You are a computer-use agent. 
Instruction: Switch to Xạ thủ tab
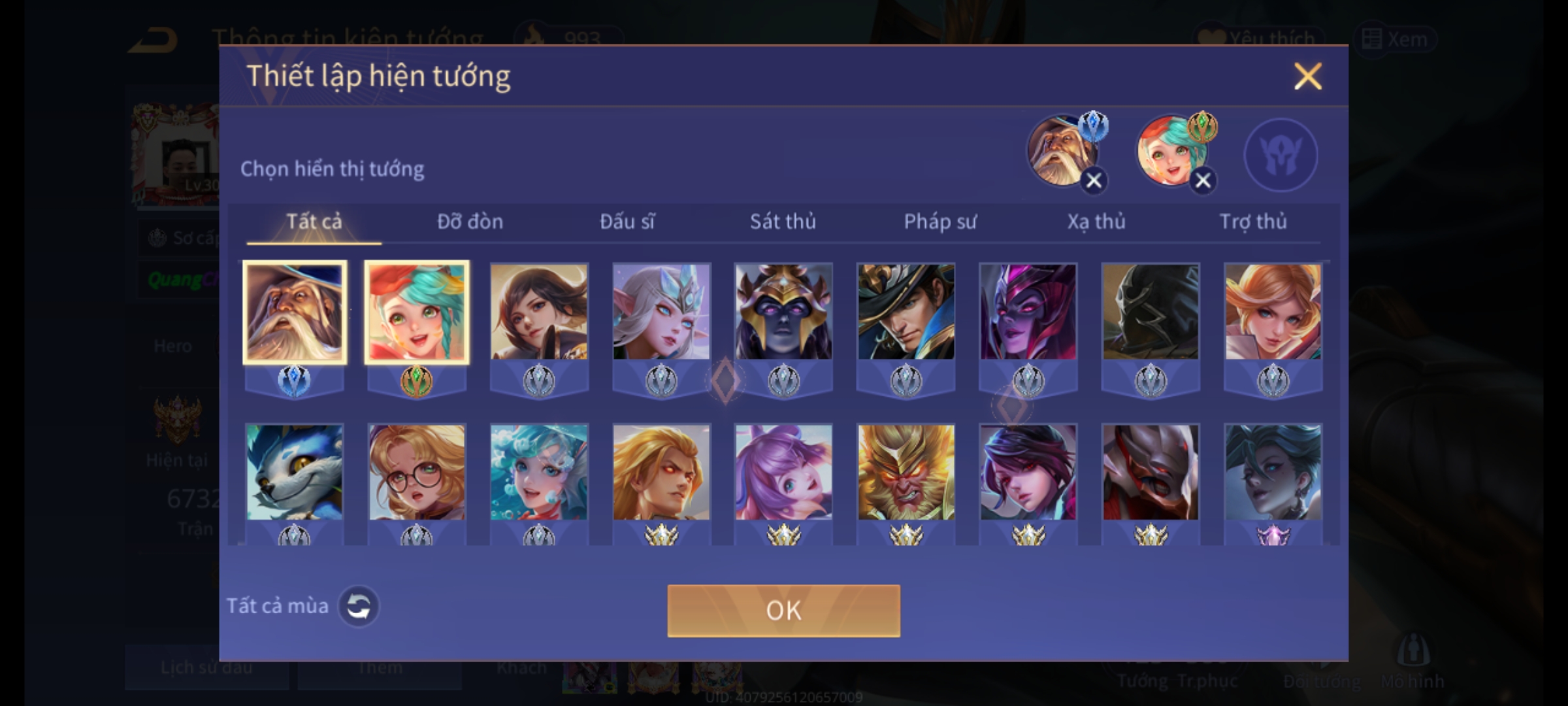tap(1096, 222)
